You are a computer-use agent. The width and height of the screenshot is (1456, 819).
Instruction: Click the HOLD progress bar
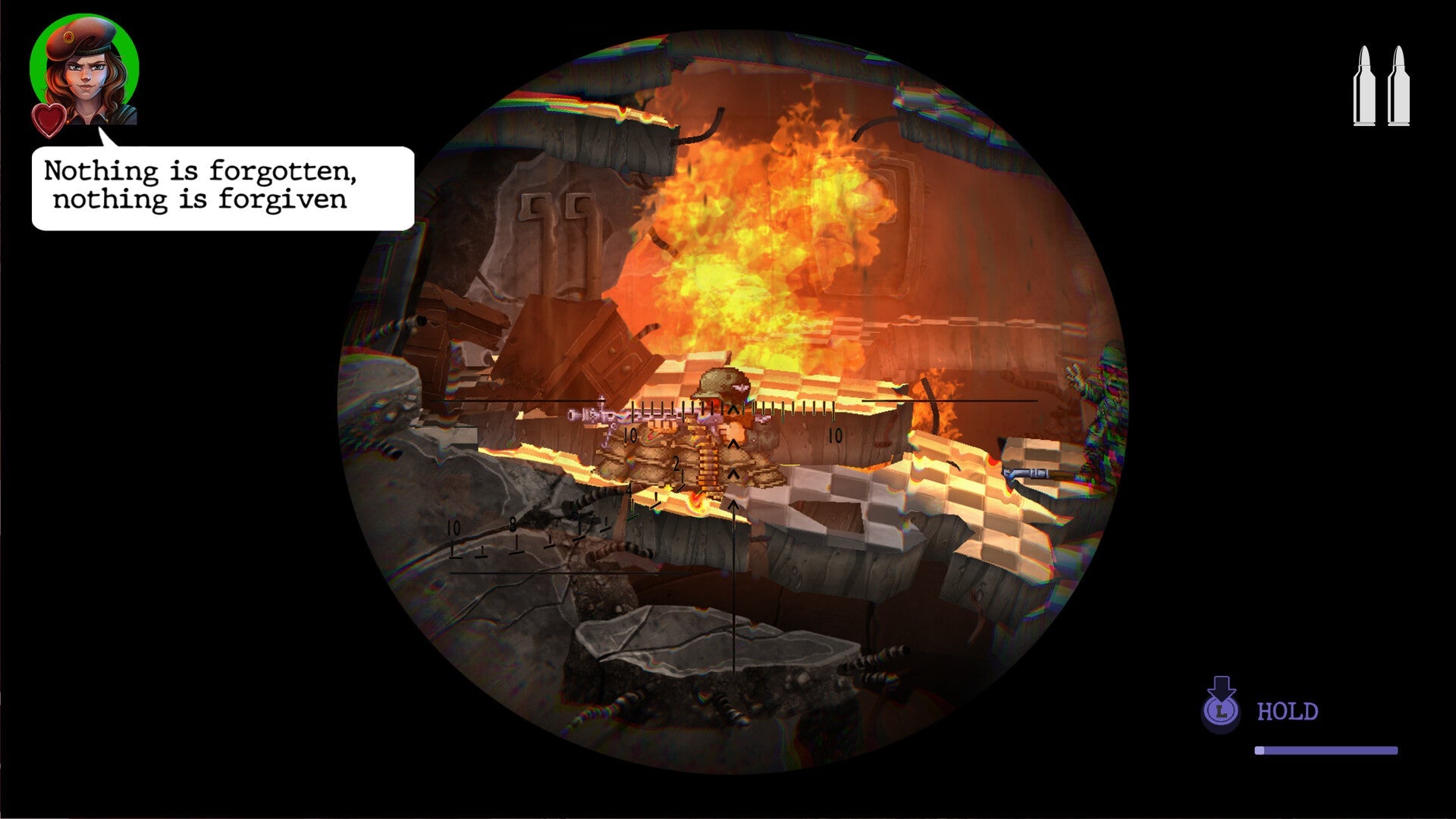(x=1327, y=751)
